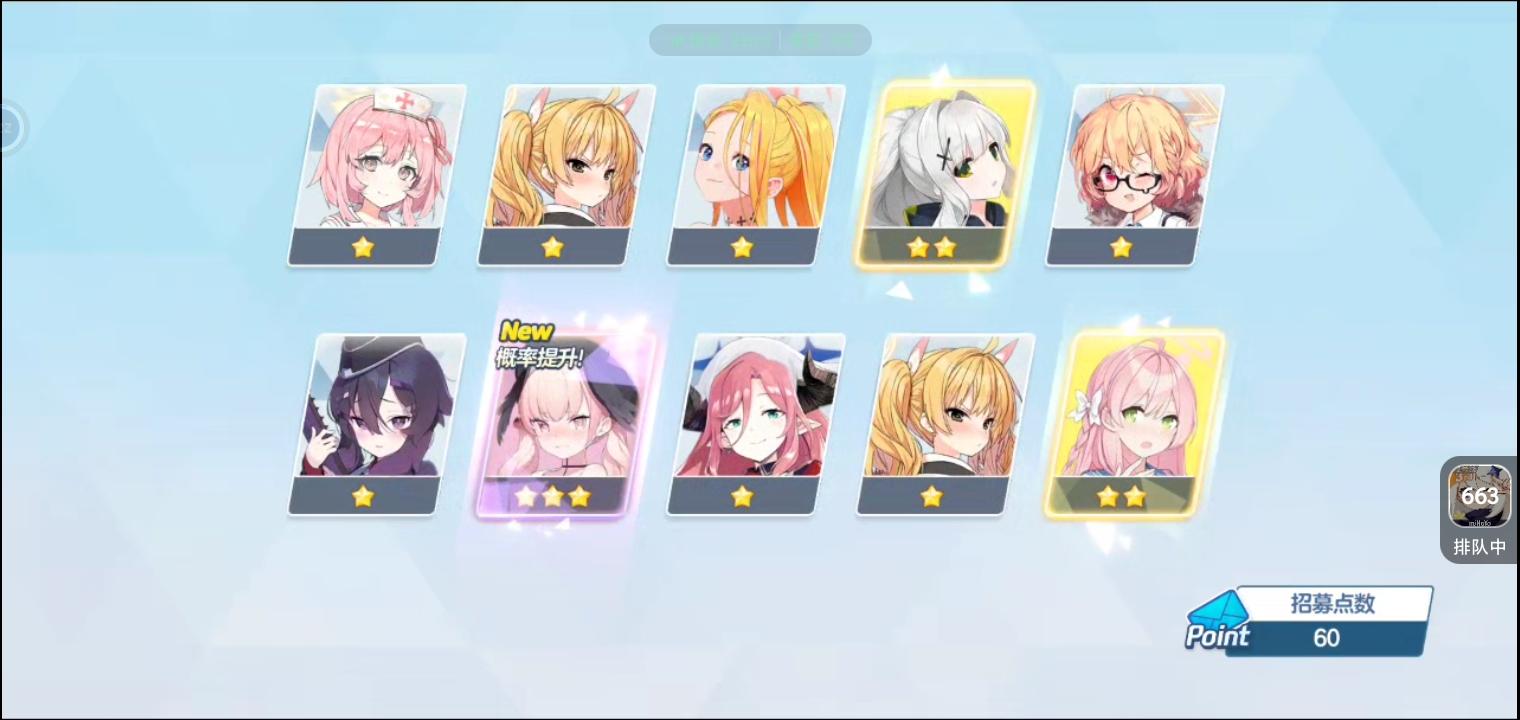
Task: Click the two-star rating on the silver-haired card
Action: coord(930,247)
